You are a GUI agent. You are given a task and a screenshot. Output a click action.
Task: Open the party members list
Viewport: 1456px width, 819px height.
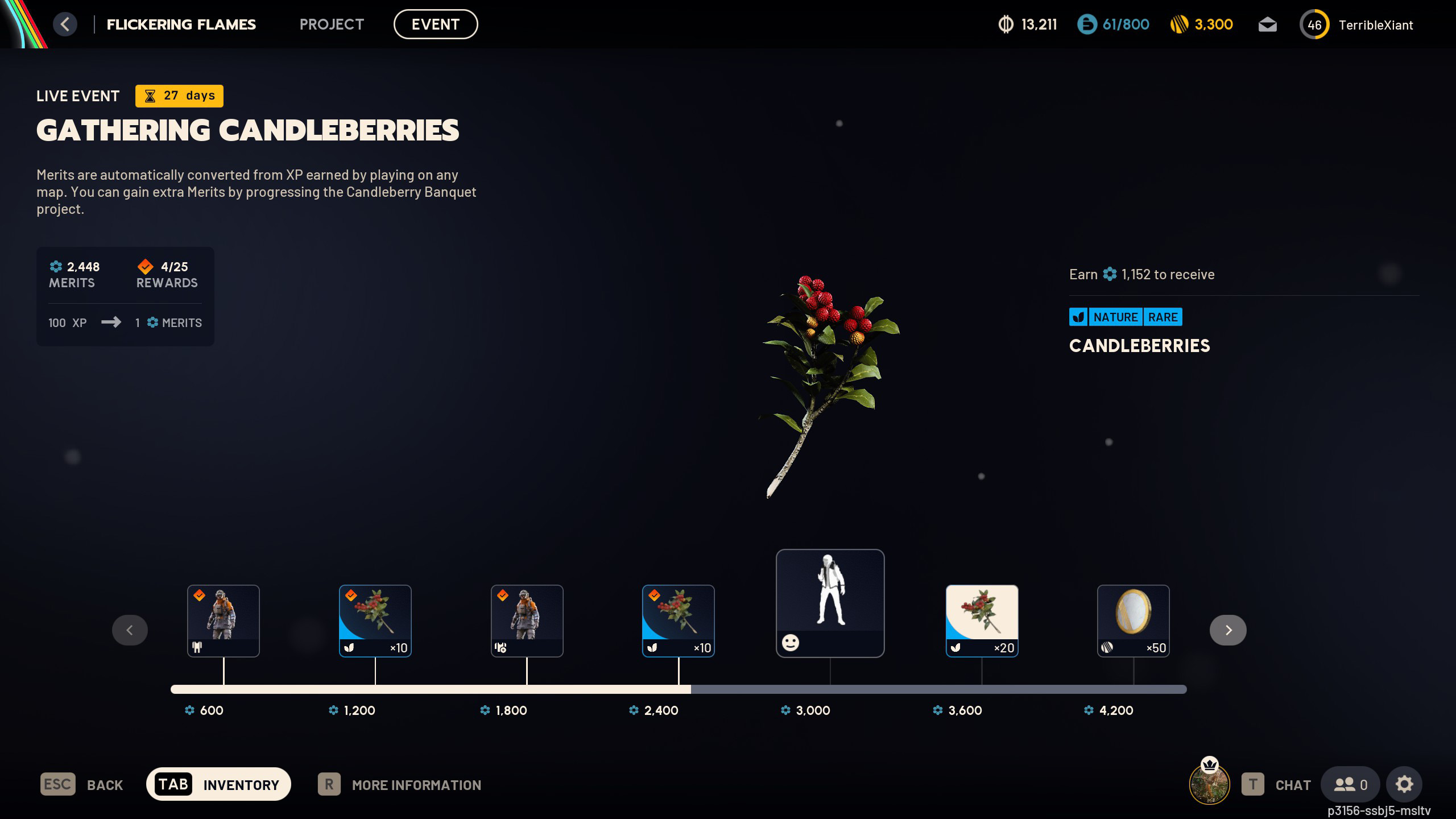(1350, 785)
